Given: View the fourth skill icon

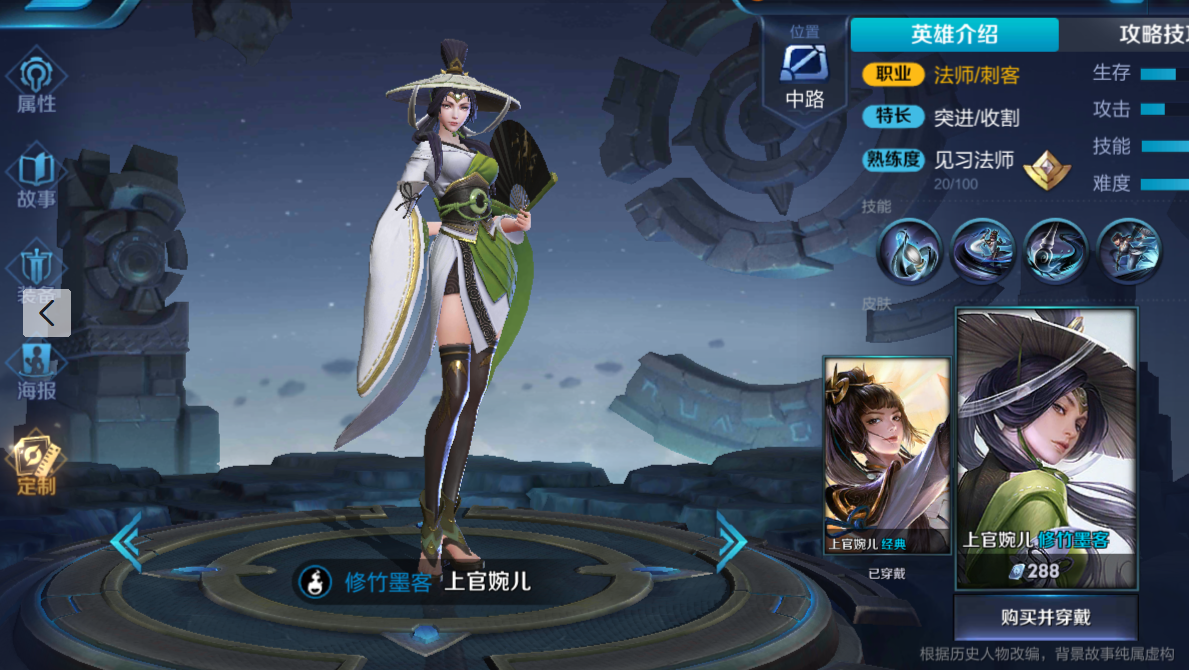Looking at the screenshot, I should (x=1129, y=251).
